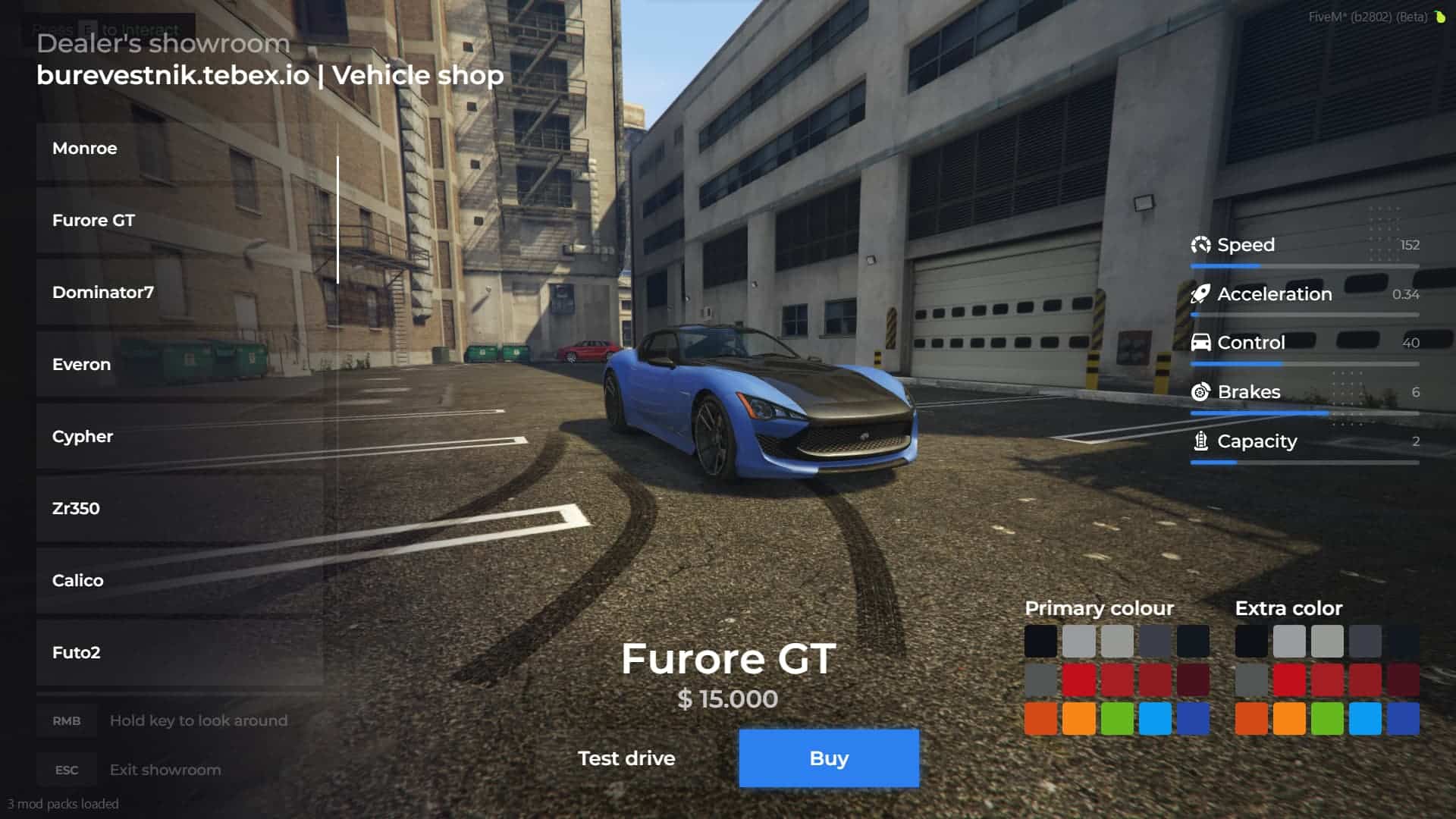
Task: Pick red as the Primary colour
Action: [1079, 679]
